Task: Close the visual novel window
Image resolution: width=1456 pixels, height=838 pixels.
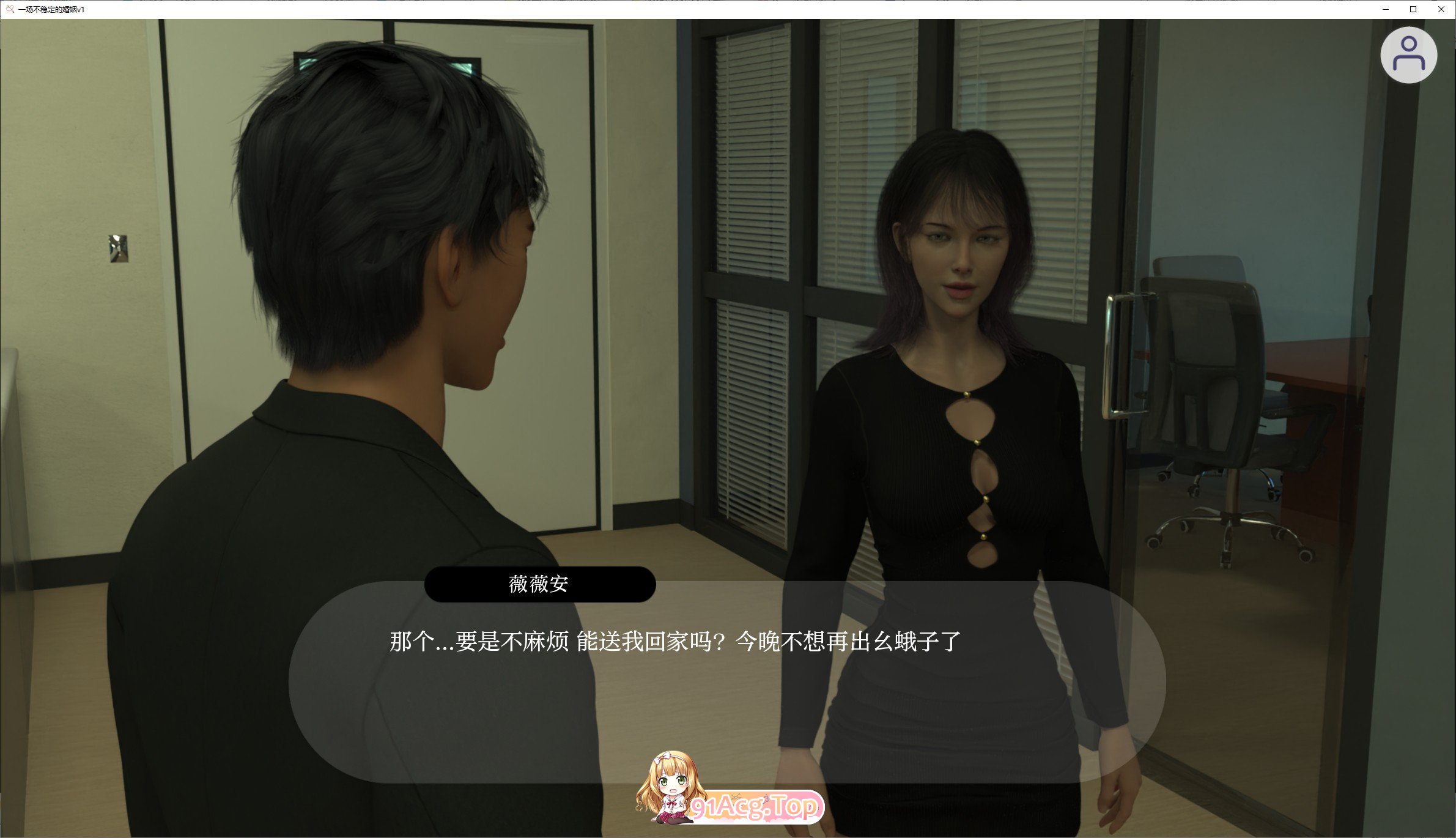Action: pyautogui.click(x=1443, y=9)
